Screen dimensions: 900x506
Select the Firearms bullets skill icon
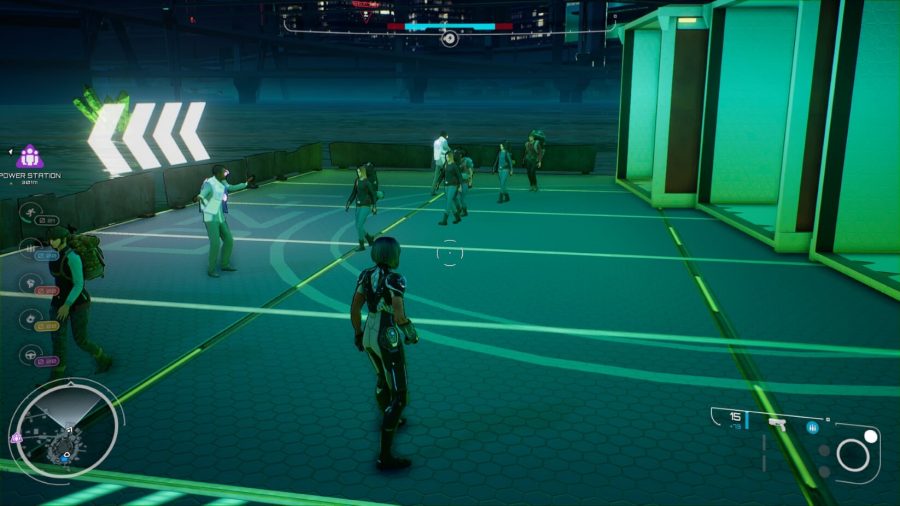(32, 247)
